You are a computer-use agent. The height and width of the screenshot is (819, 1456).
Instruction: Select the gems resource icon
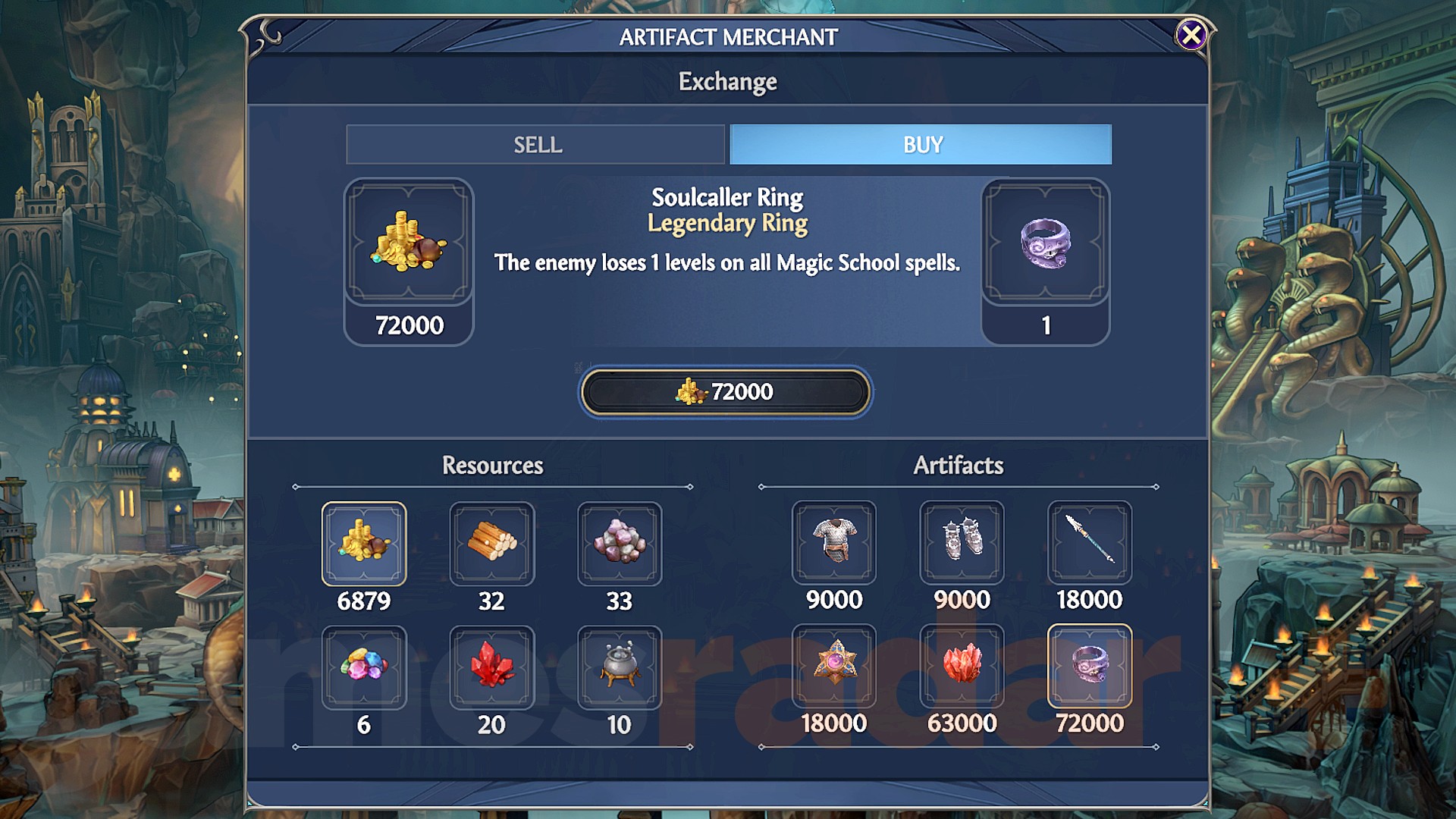pos(365,667)
